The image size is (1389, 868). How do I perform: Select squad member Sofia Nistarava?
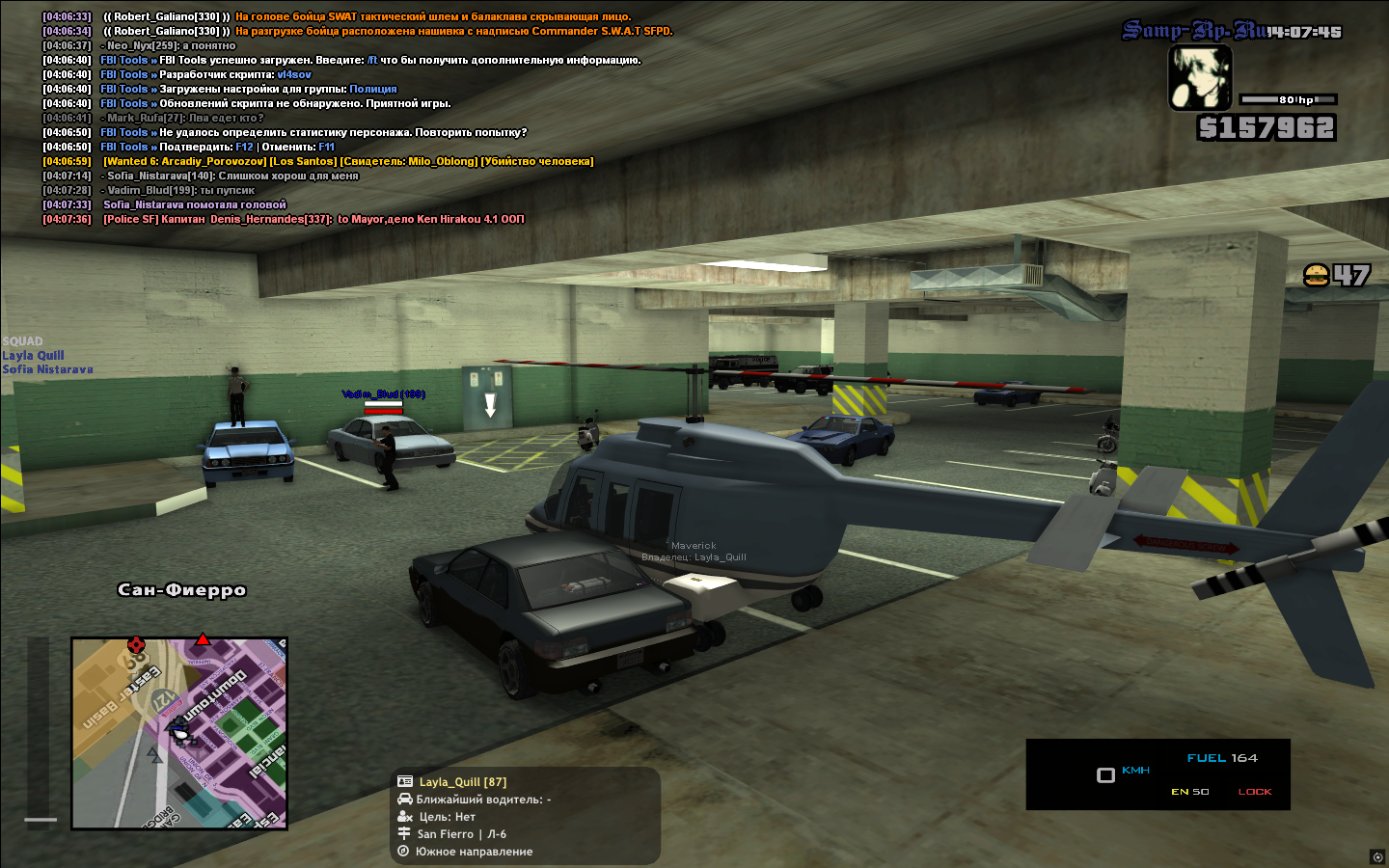point(47,369)
